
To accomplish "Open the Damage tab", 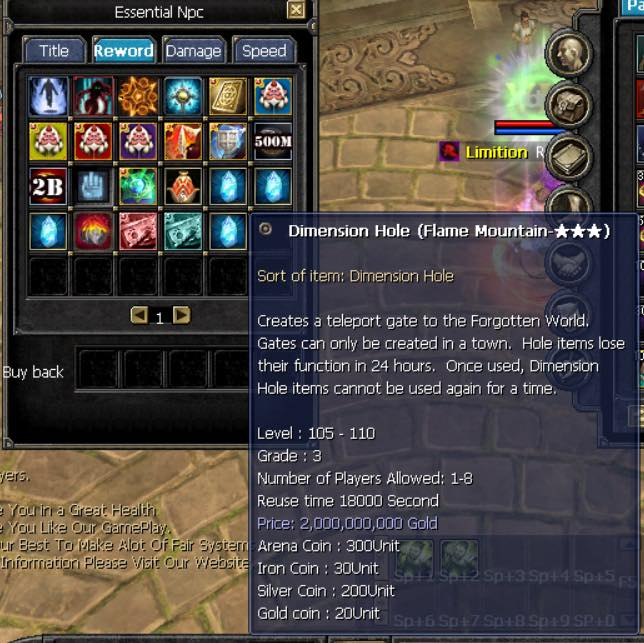I will click(x=193, y=51).
